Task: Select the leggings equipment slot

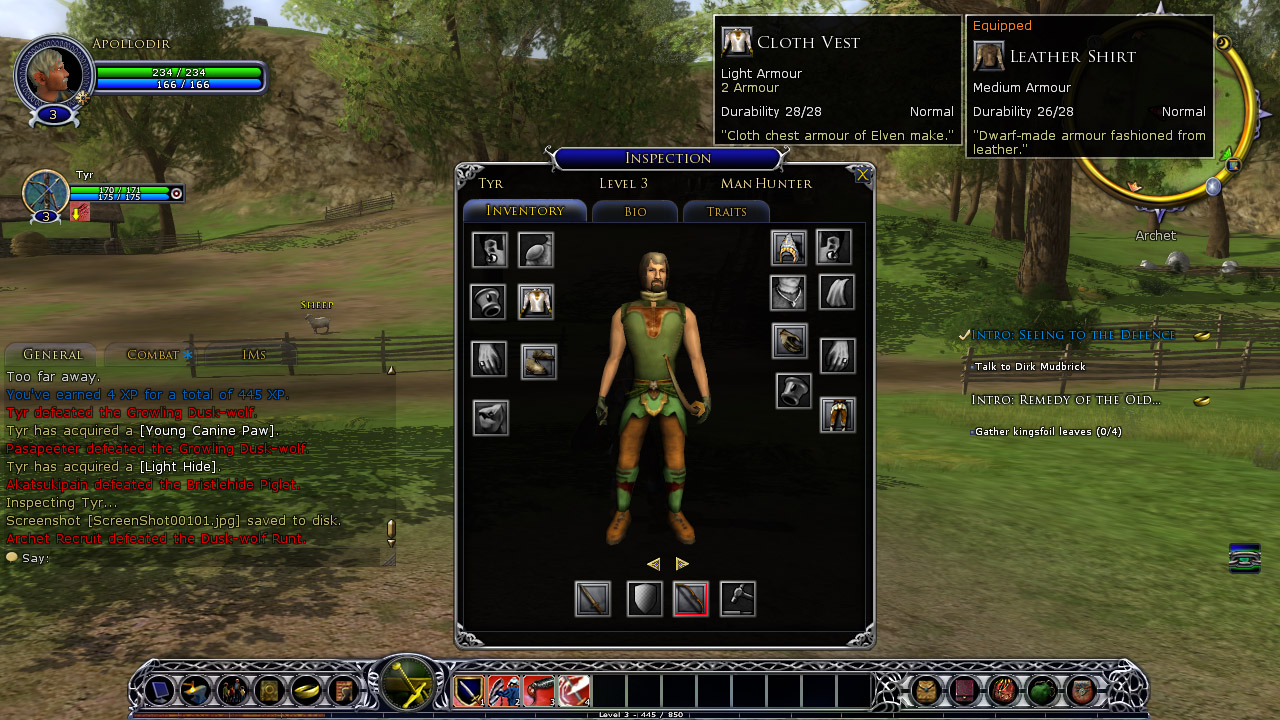Action: [838, 414]
